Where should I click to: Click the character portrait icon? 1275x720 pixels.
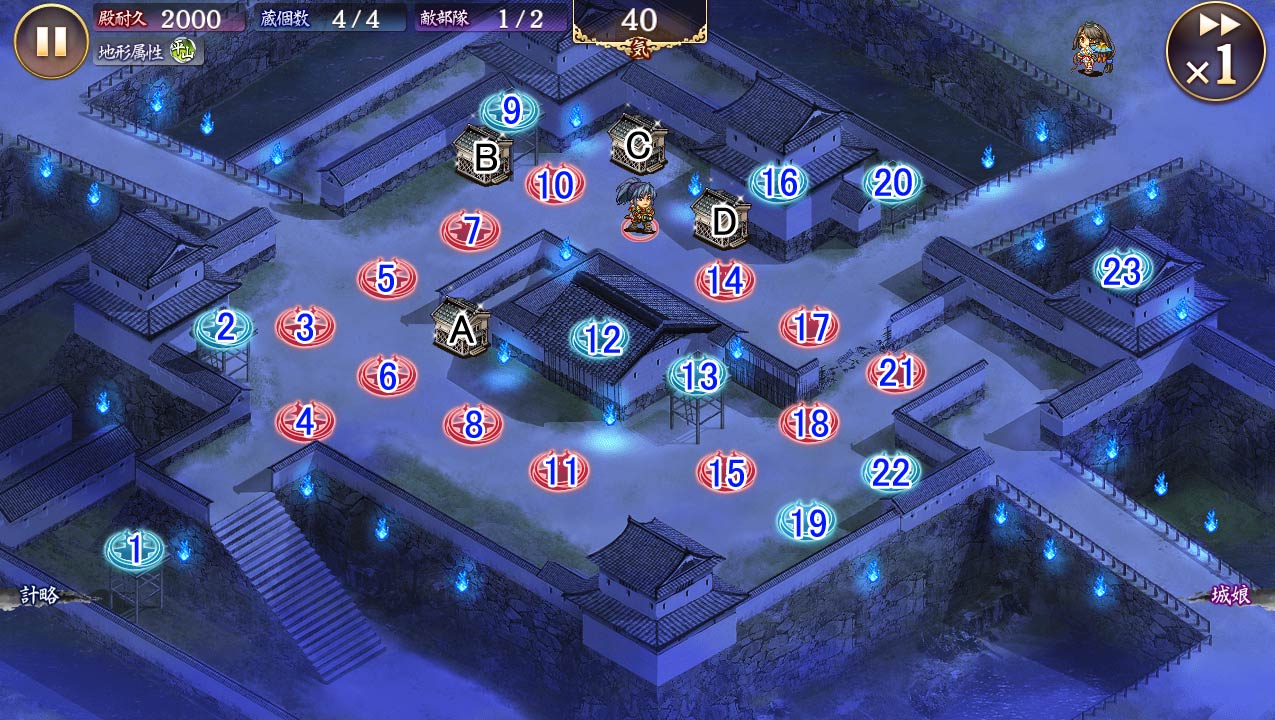[x=1093, y=50]
